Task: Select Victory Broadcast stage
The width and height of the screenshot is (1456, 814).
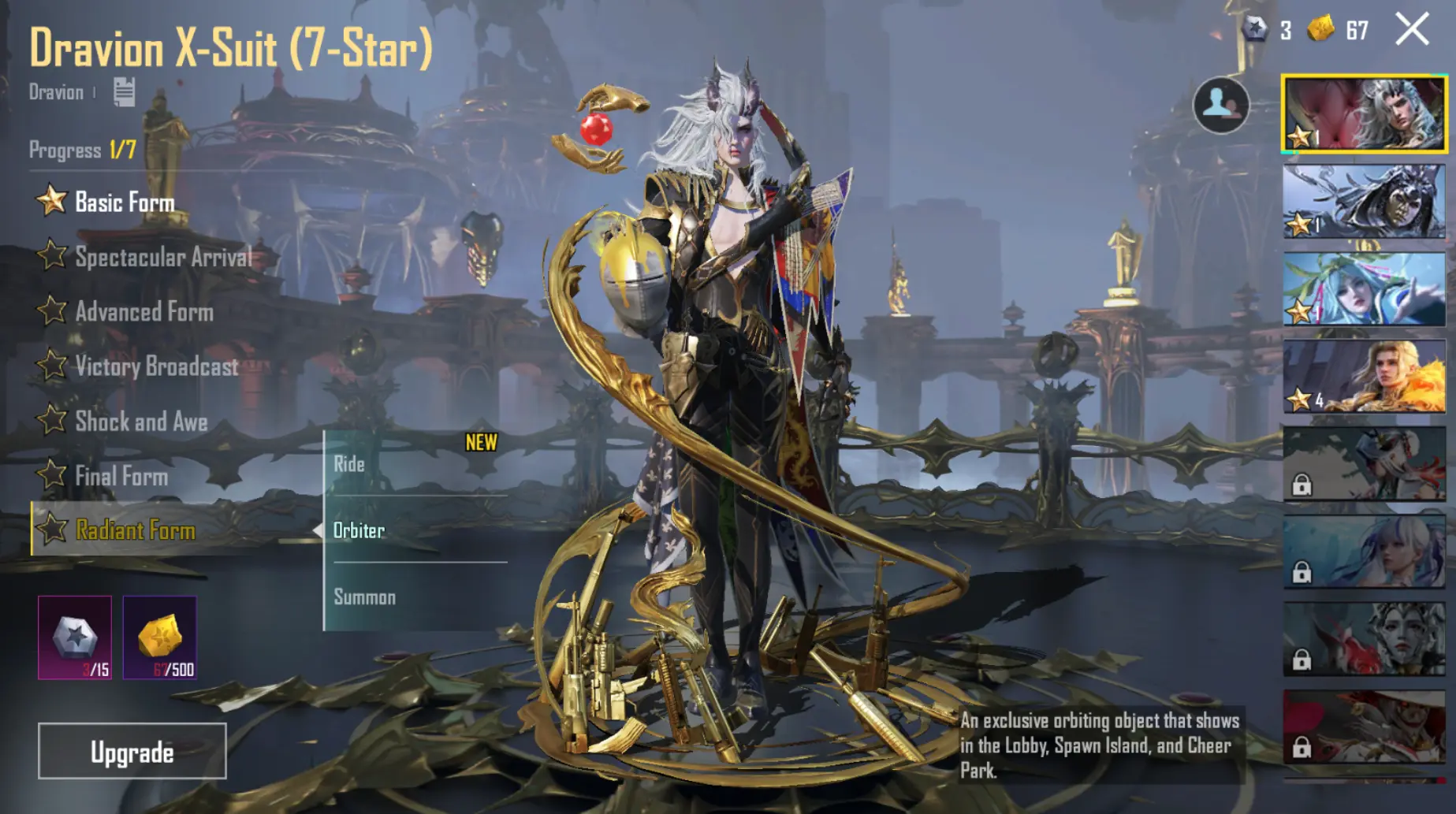Action: pos(156,366)
